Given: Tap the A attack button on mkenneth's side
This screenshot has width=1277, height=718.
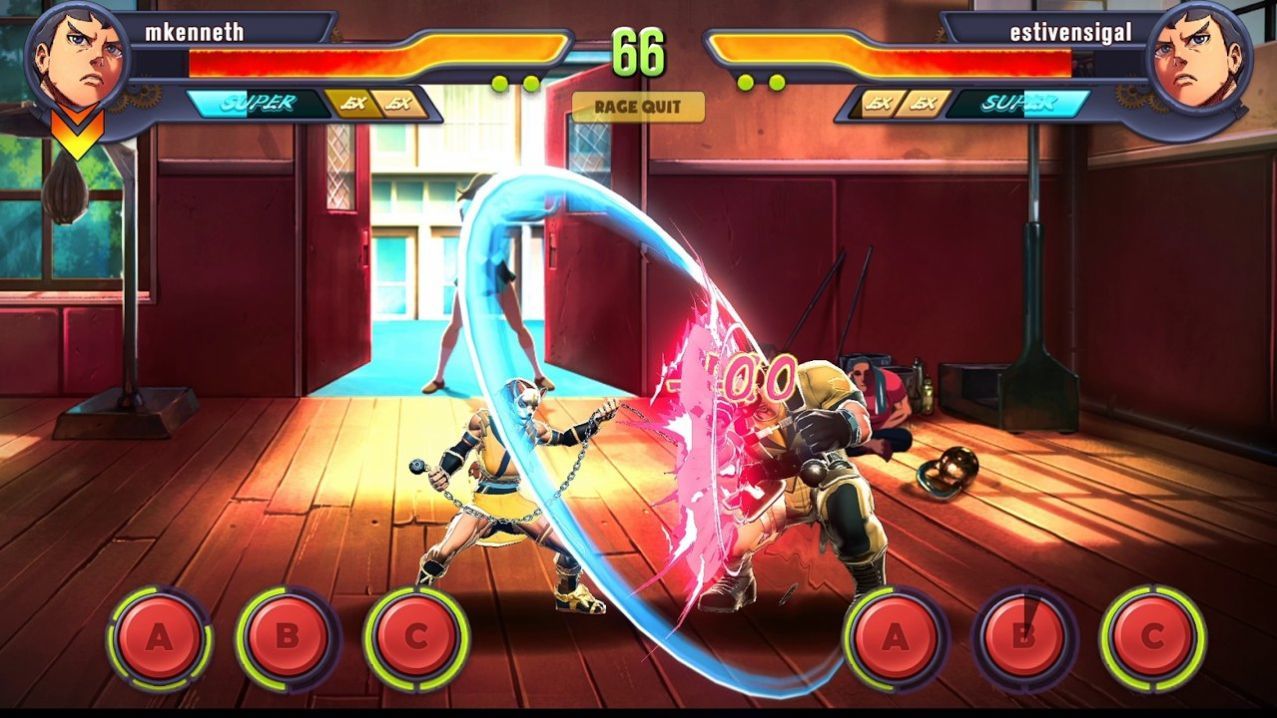Looking at the screenshot, I should [159, 638].
